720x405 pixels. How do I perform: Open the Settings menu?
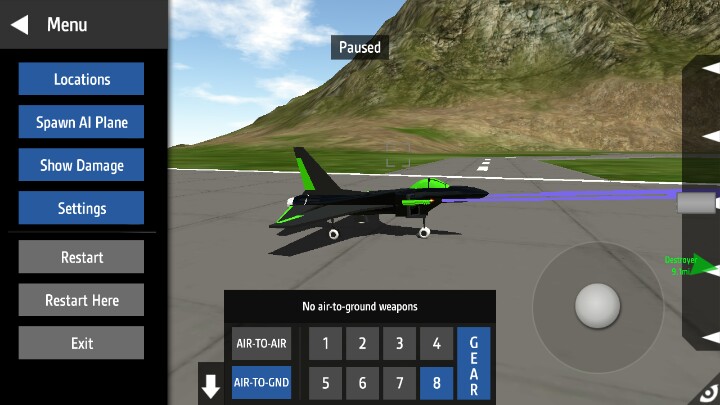coord(81,208)
